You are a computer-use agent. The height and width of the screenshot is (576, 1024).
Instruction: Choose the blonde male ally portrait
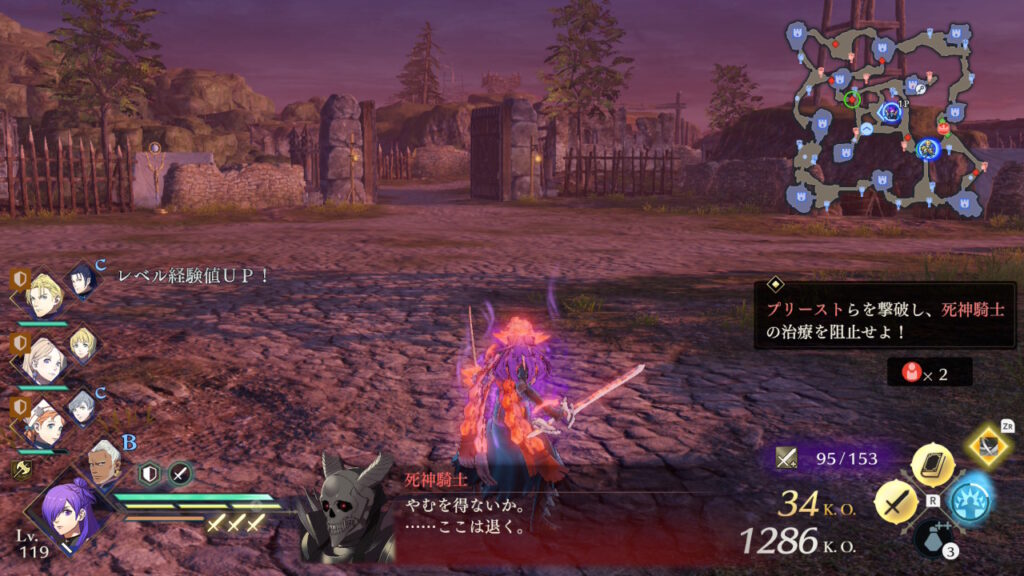[44, 294]
